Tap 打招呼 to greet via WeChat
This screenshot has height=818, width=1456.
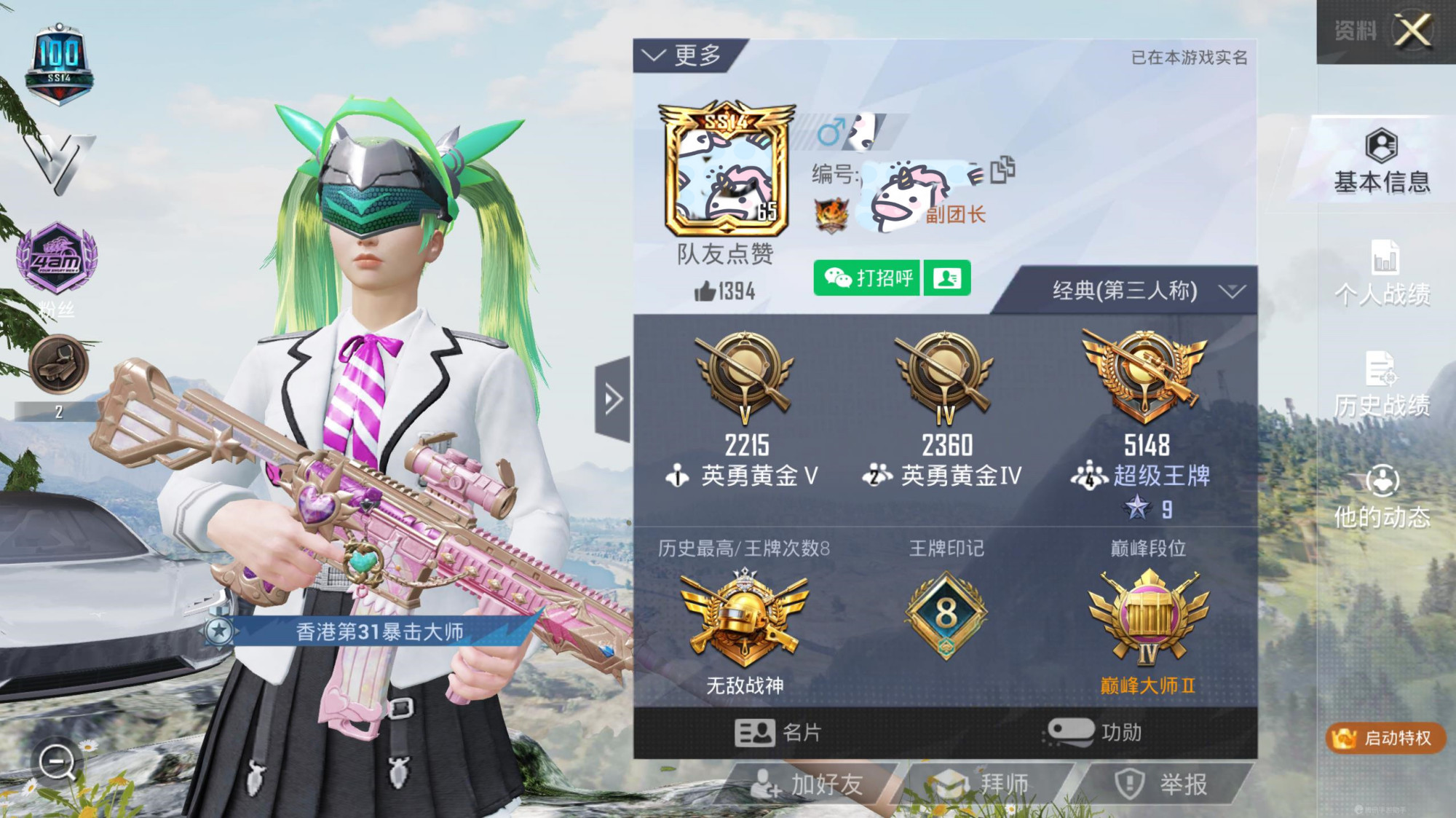[868, 278]
